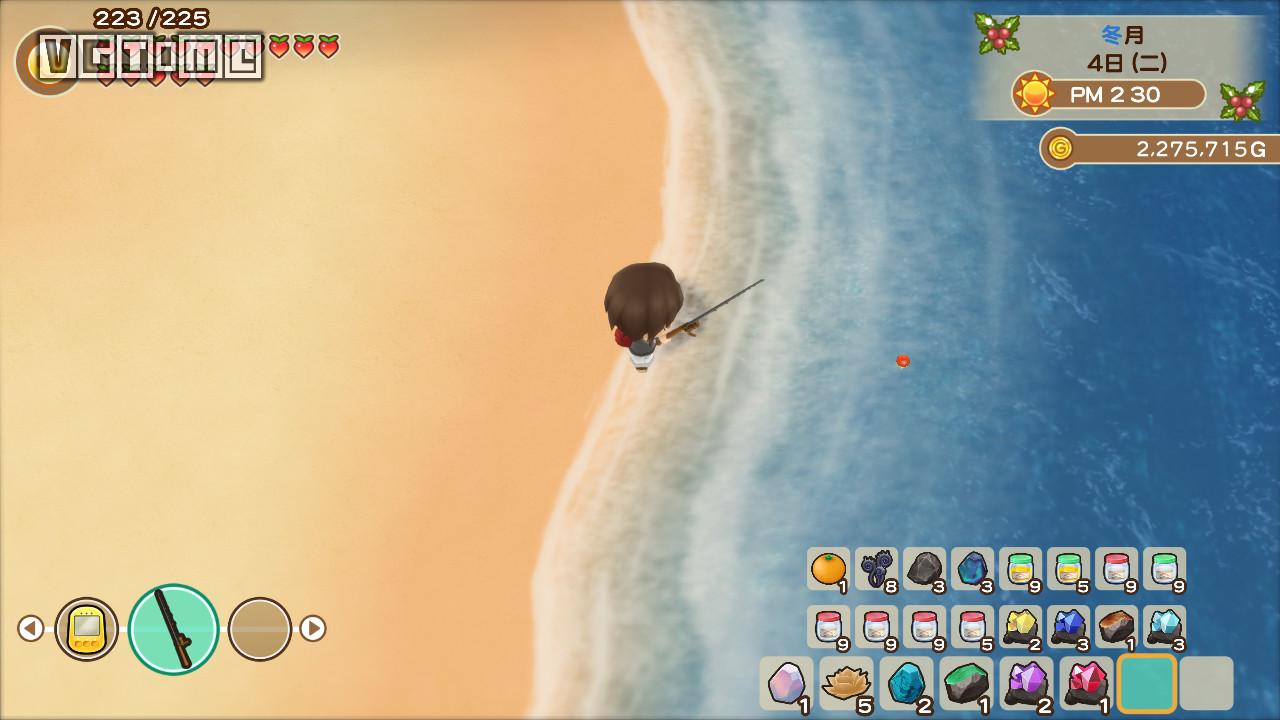1280x720 pixels.
Task: Select the tan spiky shell stack
Action: coord(846,684)
